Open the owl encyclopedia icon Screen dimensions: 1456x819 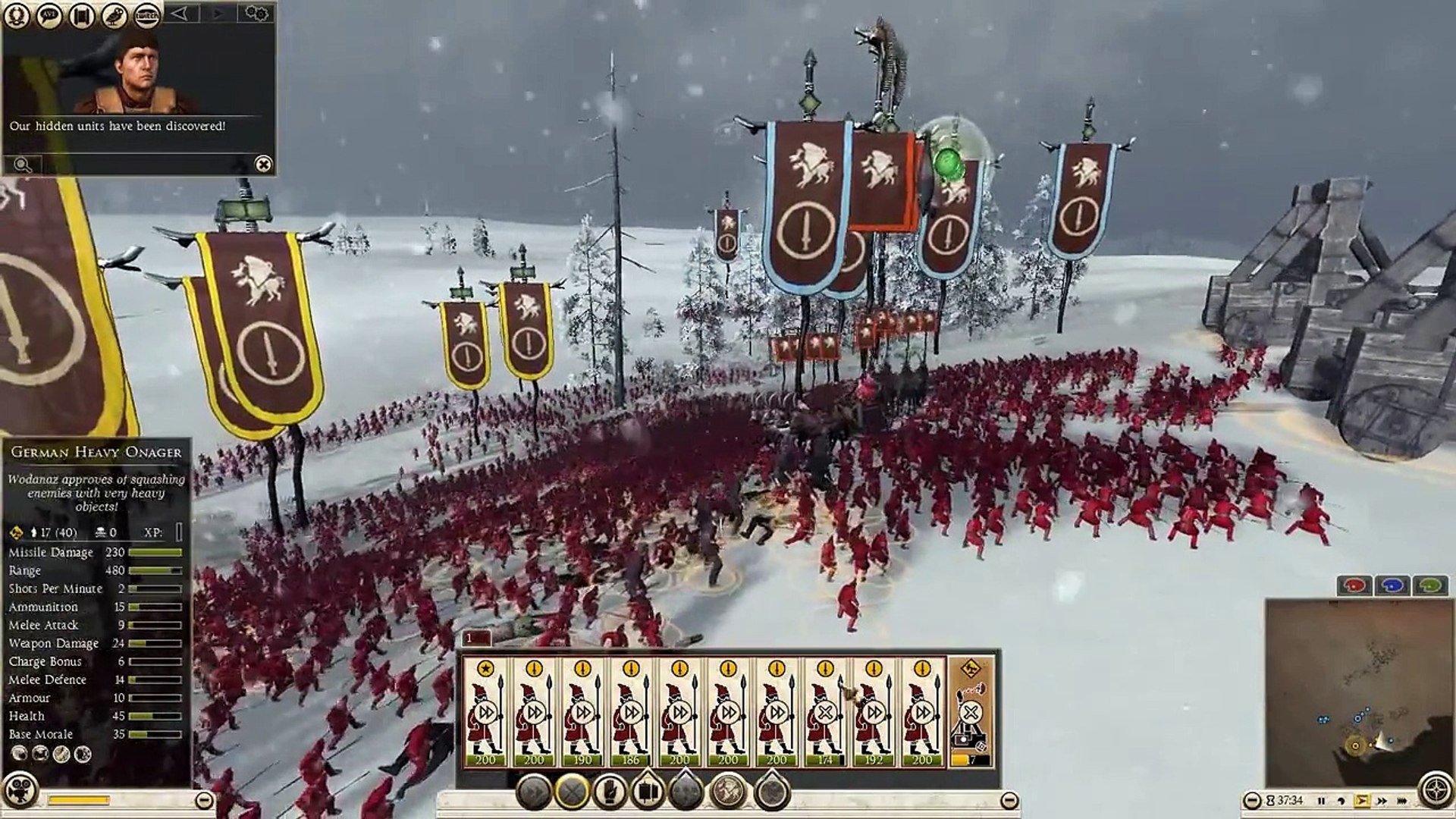115,15
